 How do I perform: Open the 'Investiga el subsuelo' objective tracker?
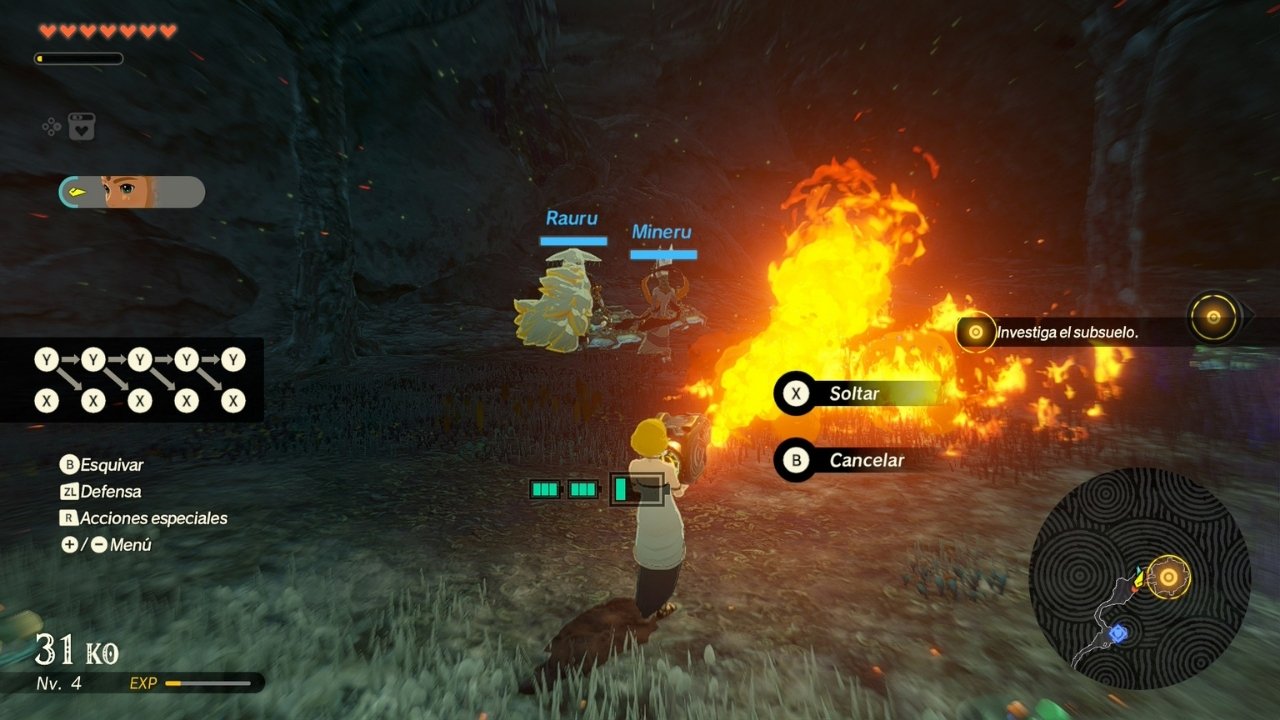pyautogui.click(x=1066, y=332)
